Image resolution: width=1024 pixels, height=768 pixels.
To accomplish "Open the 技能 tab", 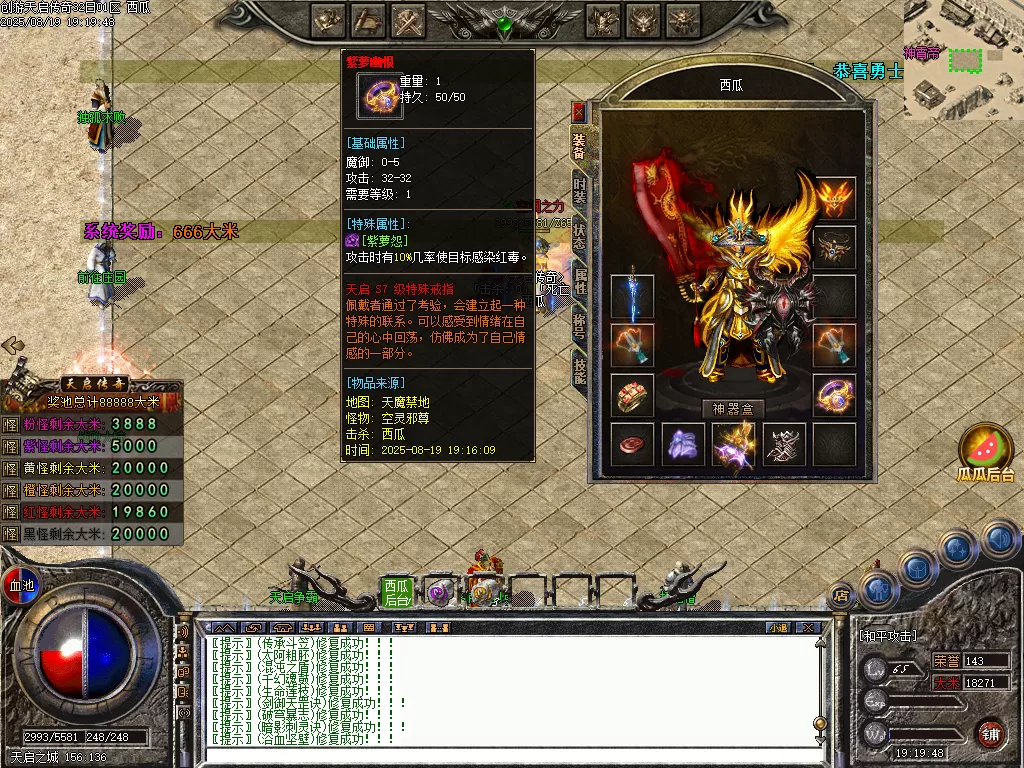I will click(580, 370).
